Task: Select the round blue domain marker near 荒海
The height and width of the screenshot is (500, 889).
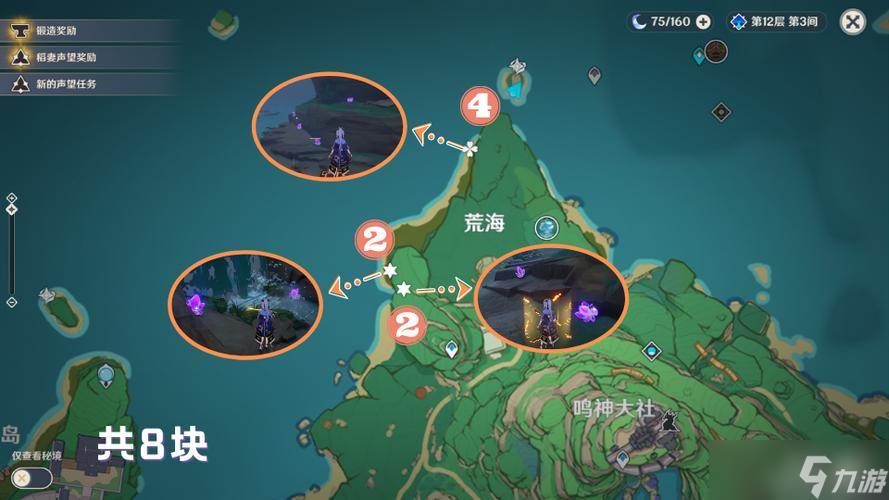Action: coord(546,228)
